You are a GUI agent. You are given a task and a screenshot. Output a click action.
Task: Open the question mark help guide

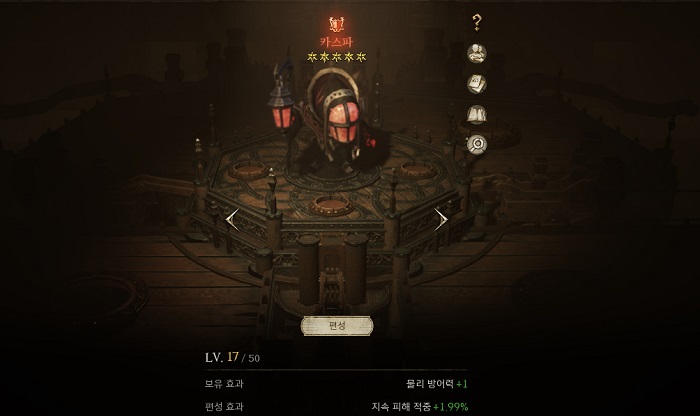pyautogui.click(x=477, y=22)
